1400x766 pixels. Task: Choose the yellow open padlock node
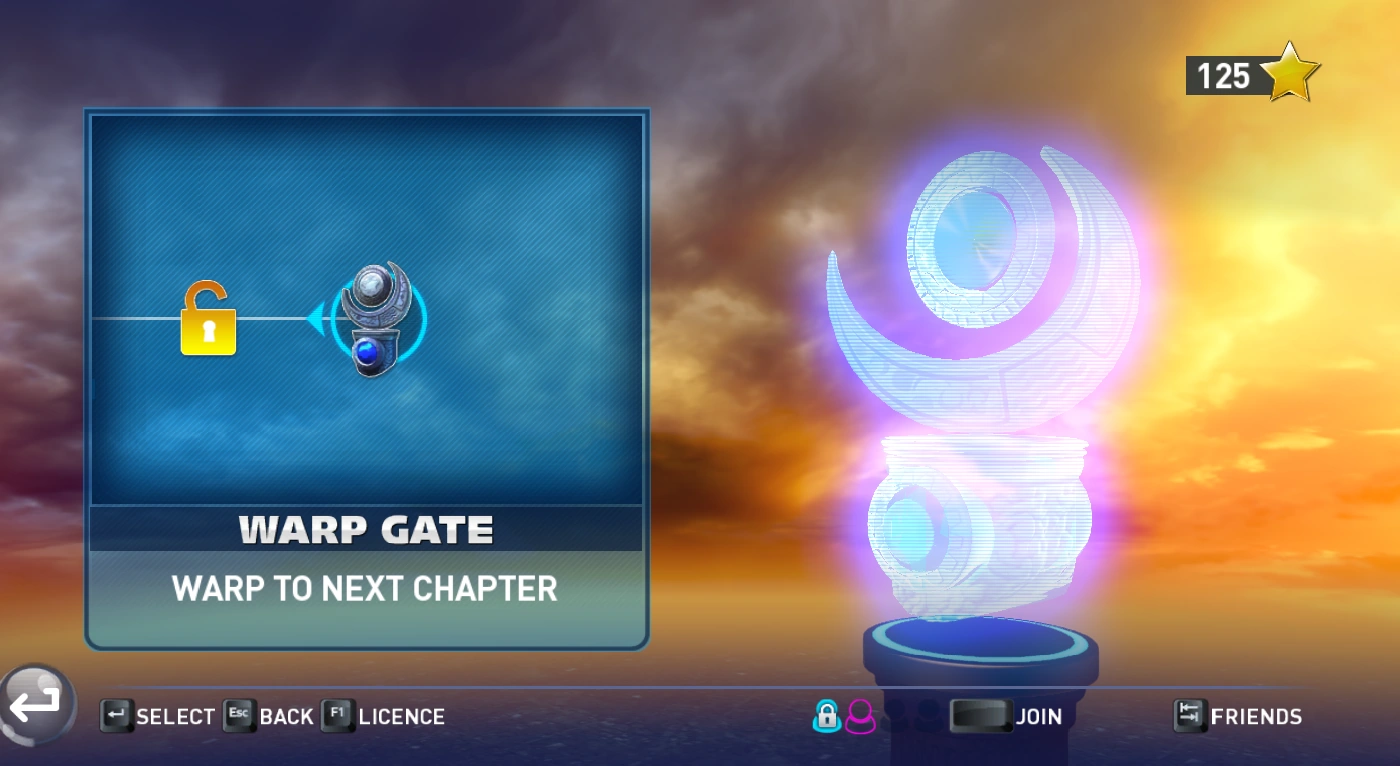pos(208,320)
